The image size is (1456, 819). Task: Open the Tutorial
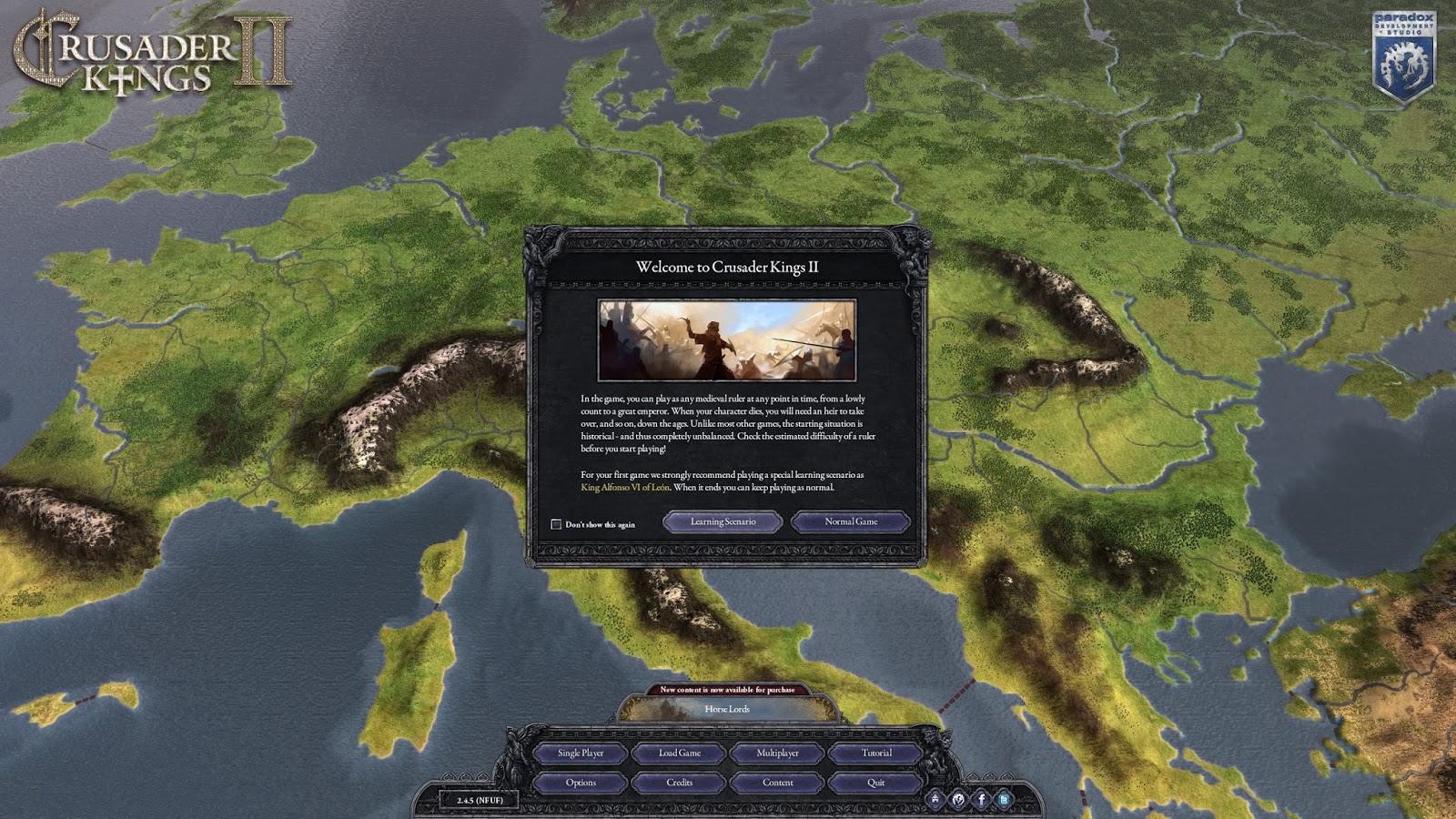coord(875,753)
